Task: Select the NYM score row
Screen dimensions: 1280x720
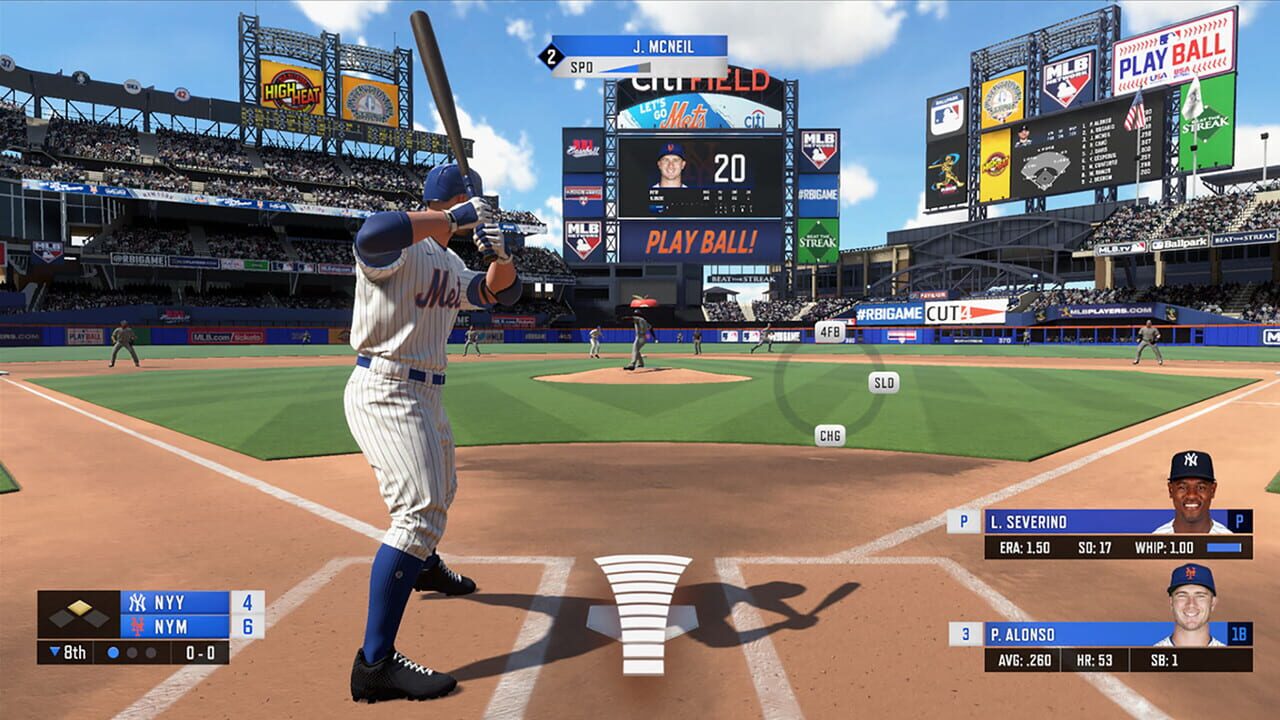Action: click(x=170, y=626)
